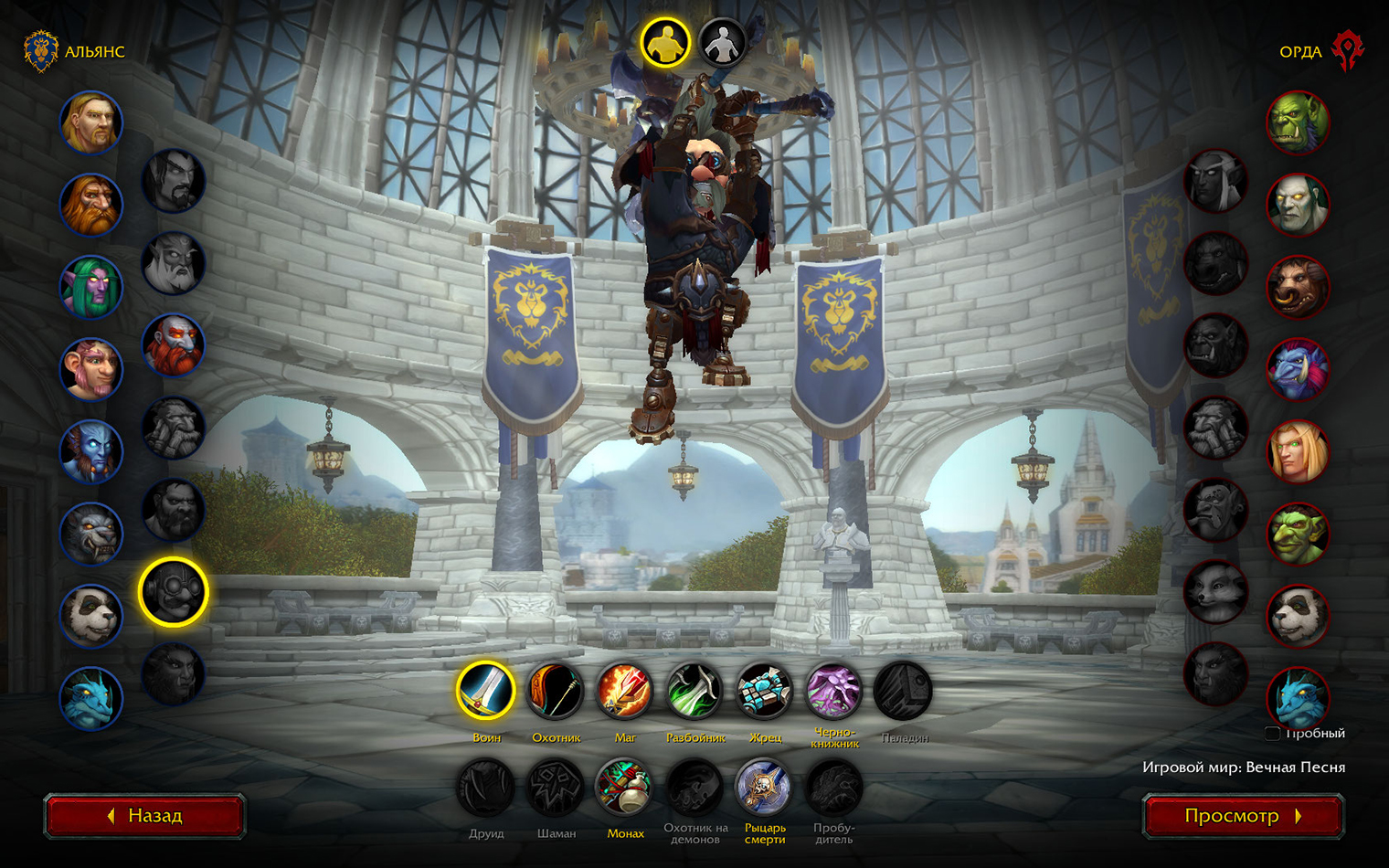1389x868 pixels.
Task: Select the Goblin race portrait
Action: [1298, 534]
